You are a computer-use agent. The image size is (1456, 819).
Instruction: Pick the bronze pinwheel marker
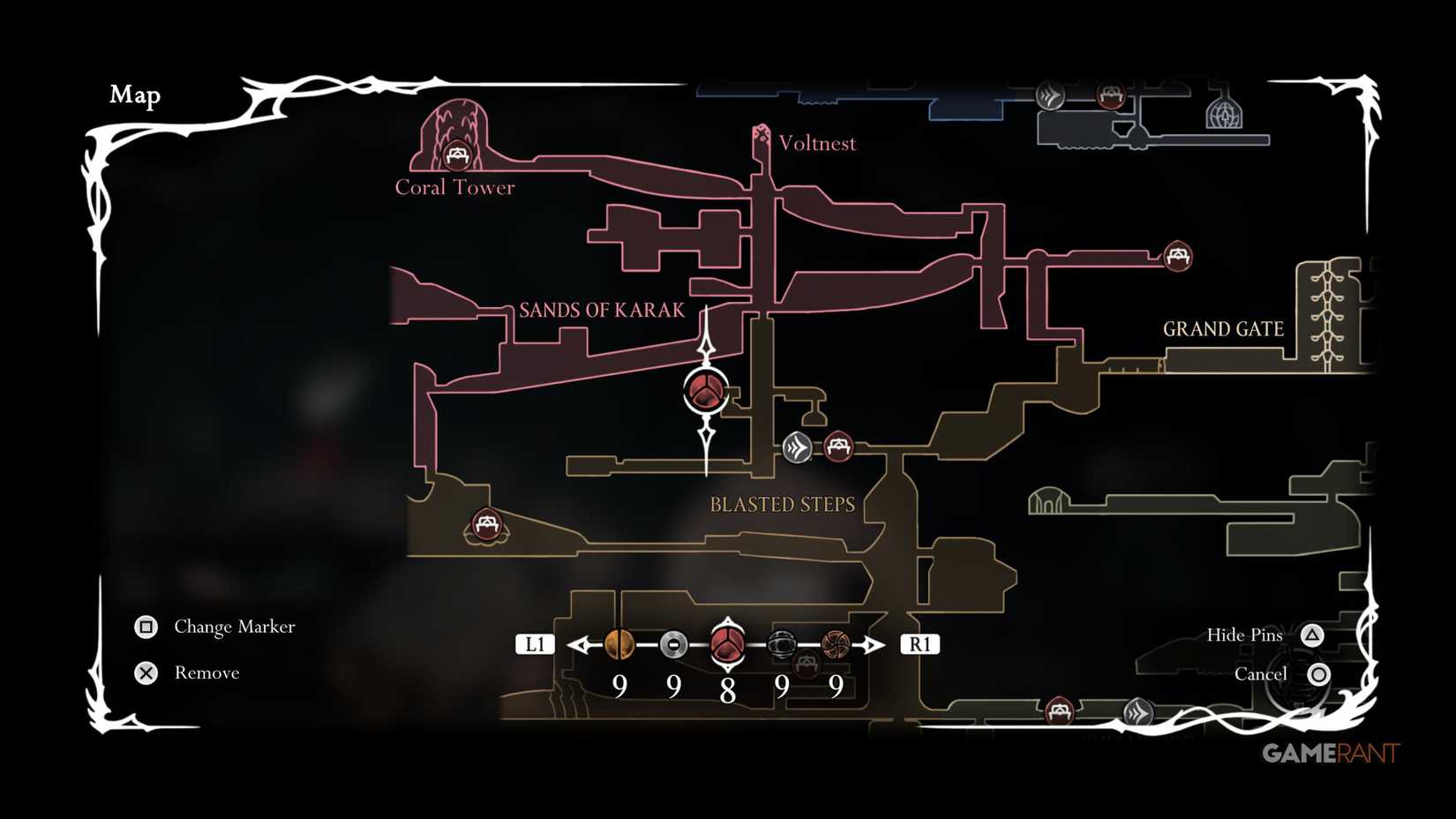833,644
